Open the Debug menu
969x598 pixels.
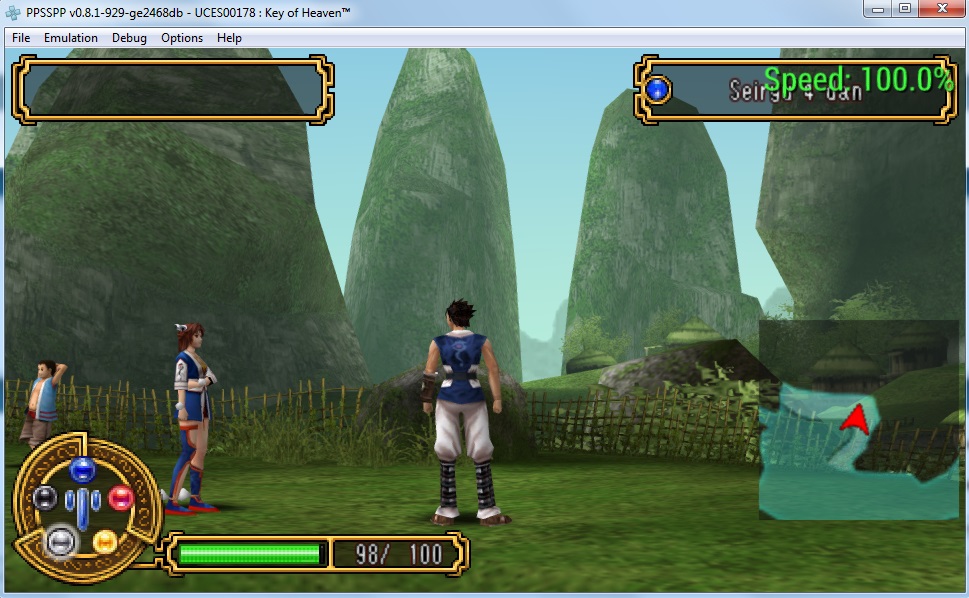pyautogui.click(x=129, y=38)
